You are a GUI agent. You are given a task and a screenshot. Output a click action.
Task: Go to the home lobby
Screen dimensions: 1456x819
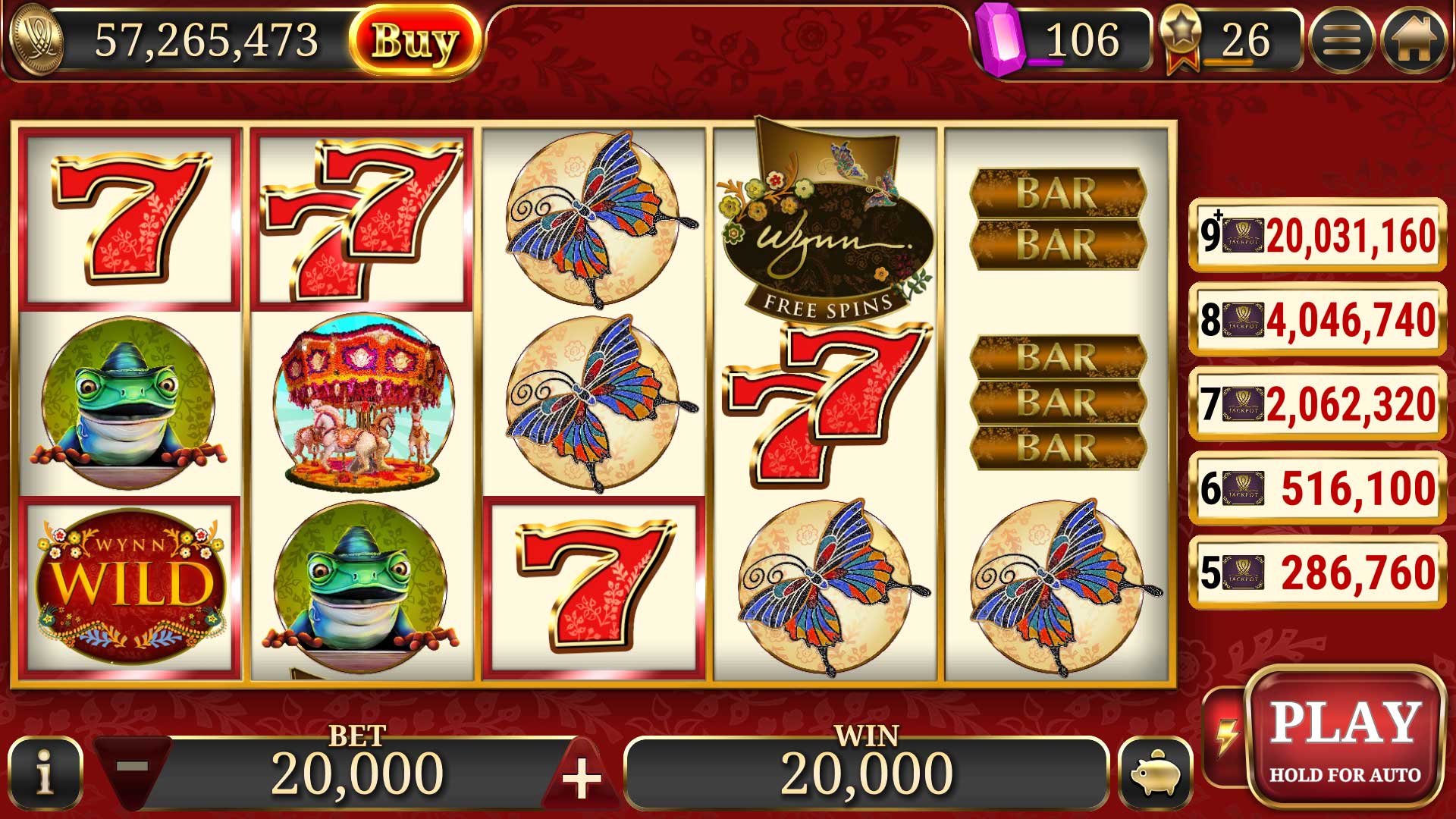(1412, 41)
